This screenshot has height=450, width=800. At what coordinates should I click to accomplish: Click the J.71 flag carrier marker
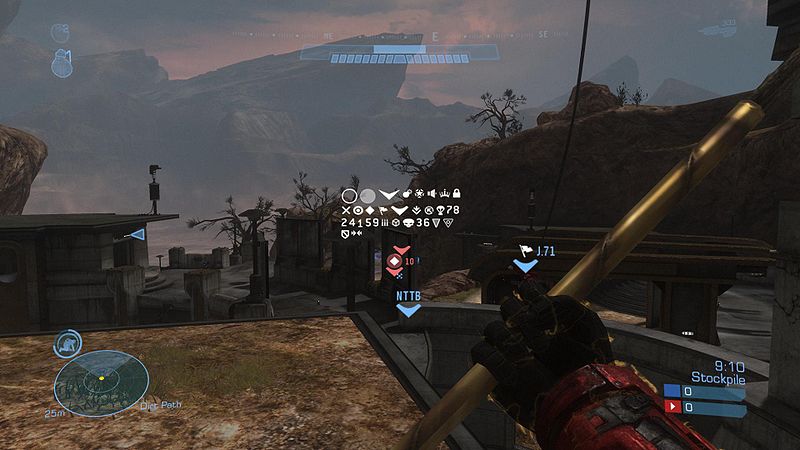click(x=526, y=265)
